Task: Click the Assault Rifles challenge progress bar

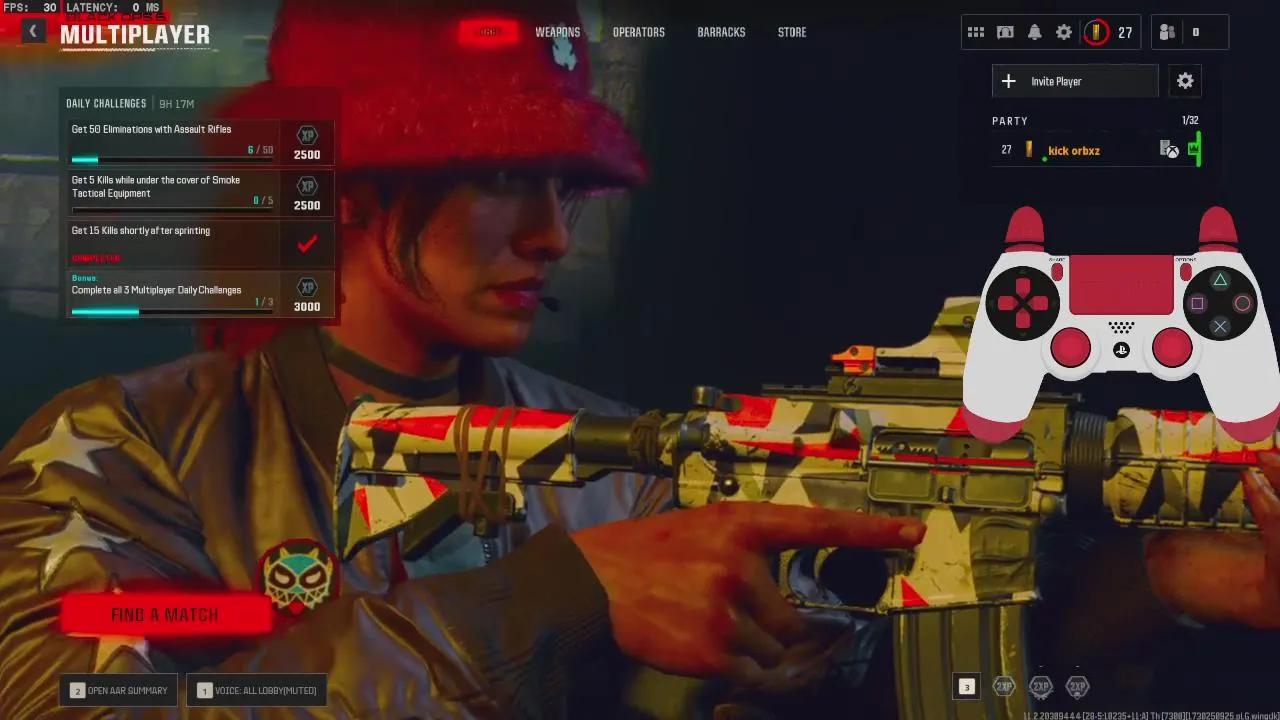Action: click(170, 158)
